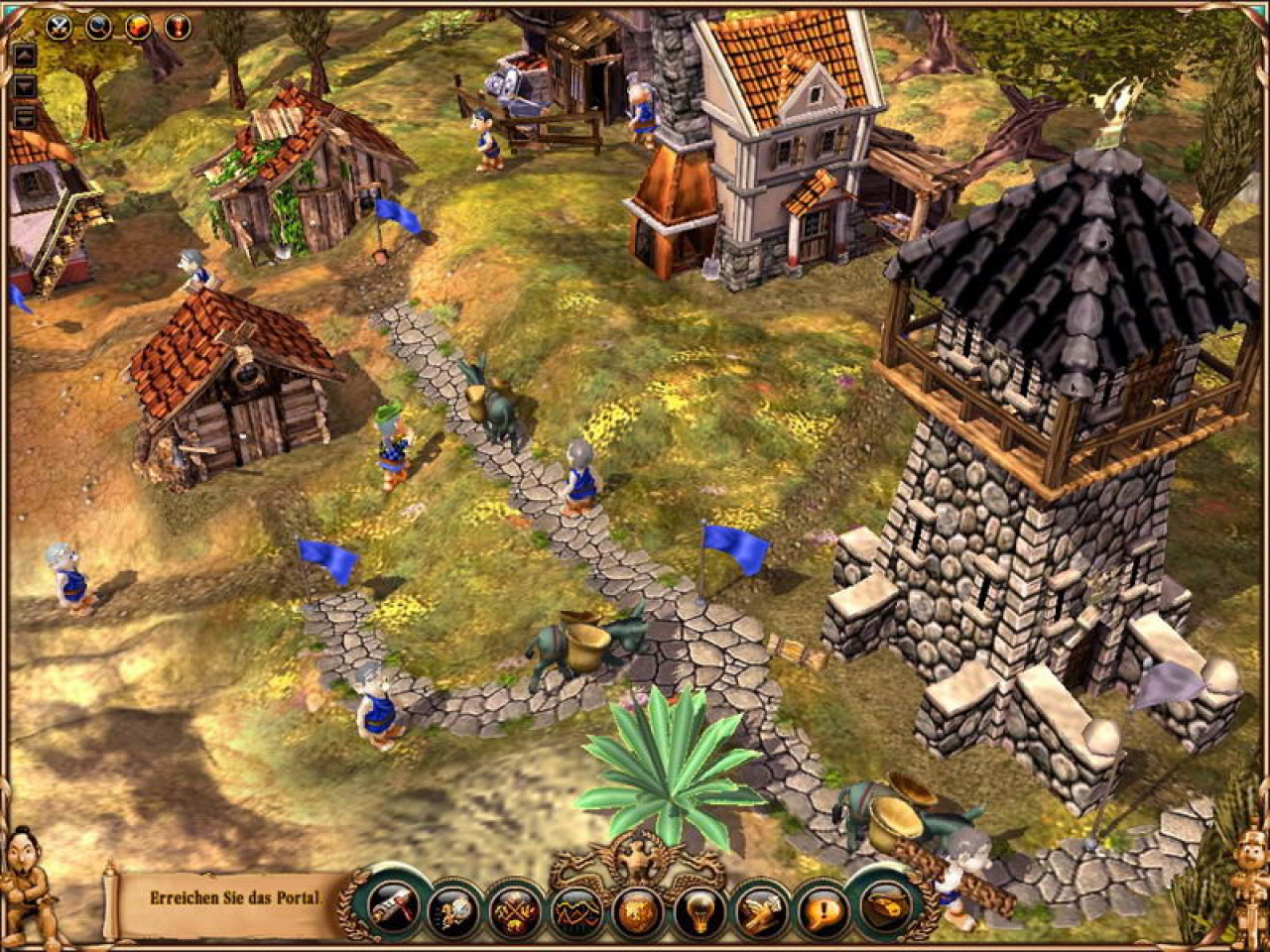Open the red exclamation mark alert
The height and width of the screenshot is (952, 1270).
(x=178, y=27)
